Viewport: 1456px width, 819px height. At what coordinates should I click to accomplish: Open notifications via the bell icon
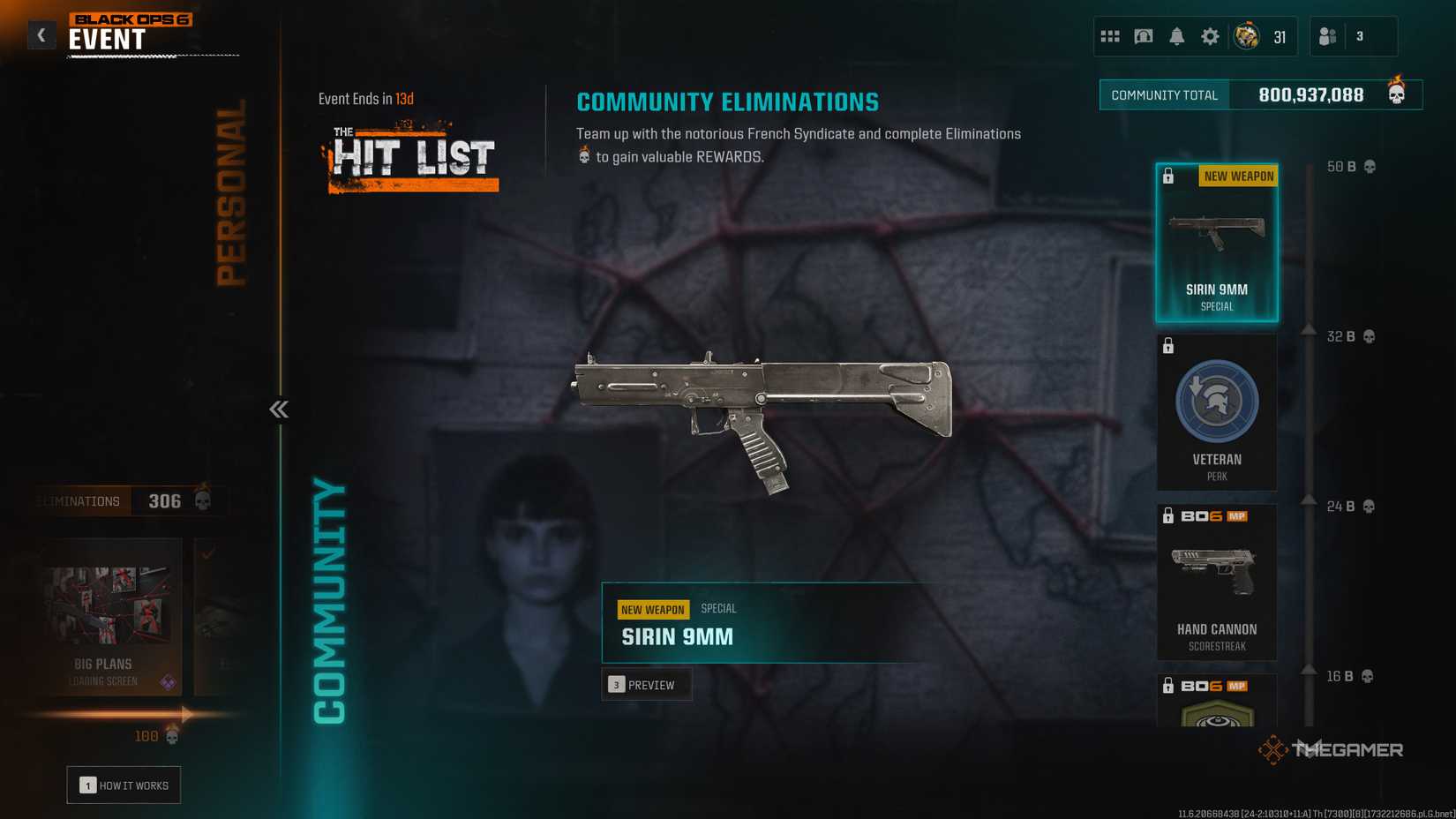pos(1176,36)
